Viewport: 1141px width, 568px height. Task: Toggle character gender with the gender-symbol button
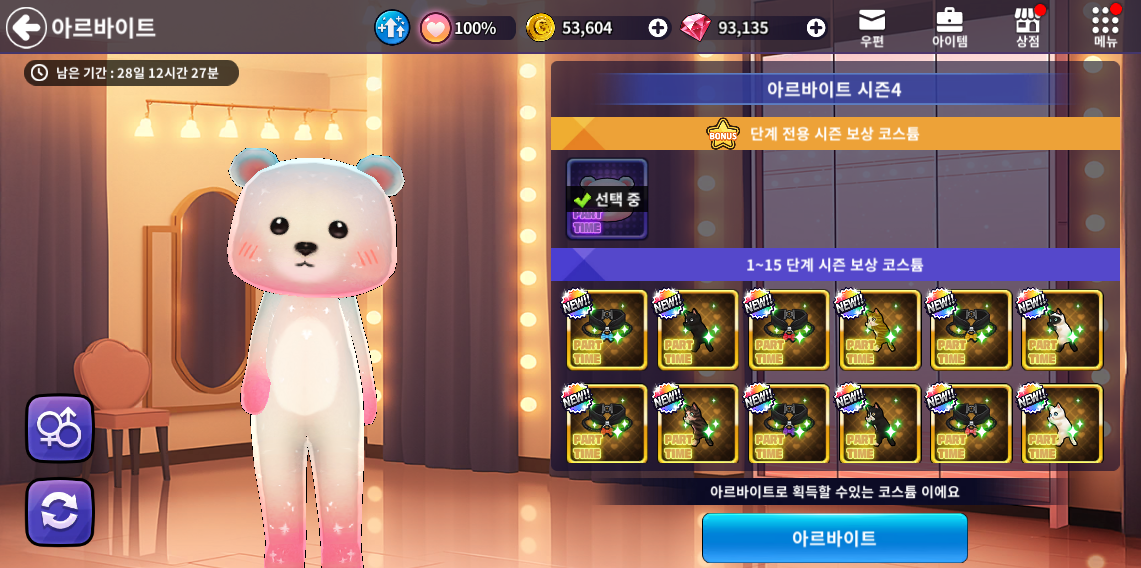[60, 428]
